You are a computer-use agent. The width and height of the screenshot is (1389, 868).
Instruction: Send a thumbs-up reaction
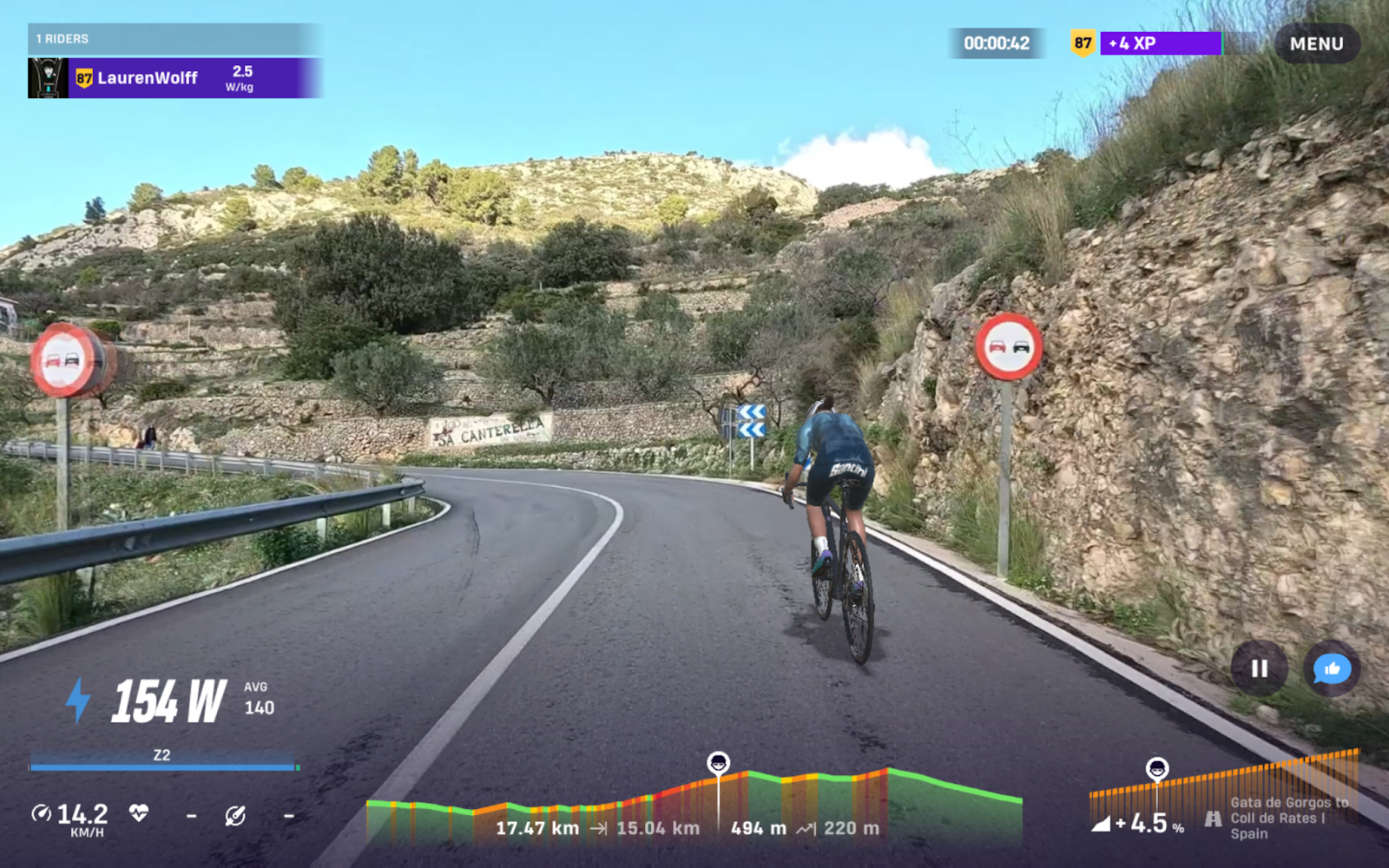pyautogui.click(x=1331, y=669)
